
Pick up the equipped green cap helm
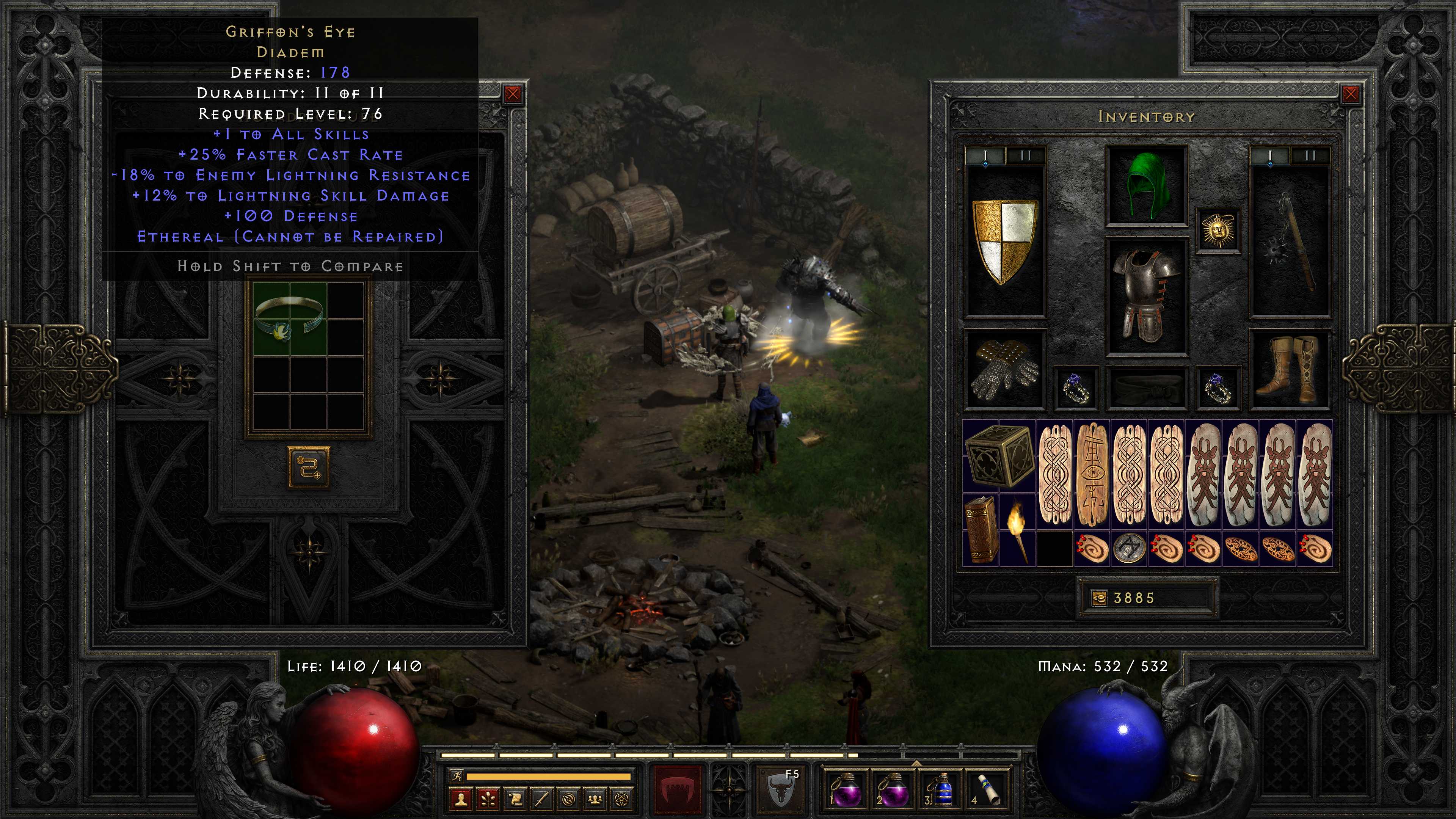[1146, 185]
